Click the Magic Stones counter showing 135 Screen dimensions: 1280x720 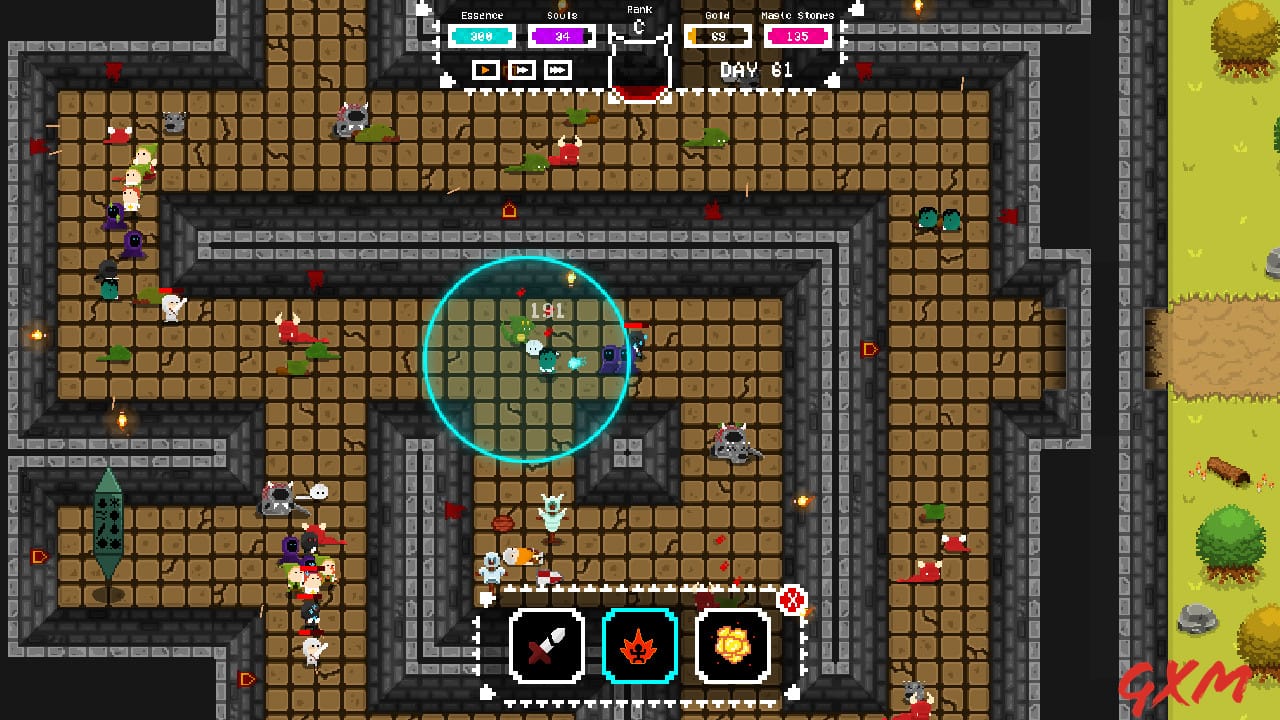pos(797,35)
